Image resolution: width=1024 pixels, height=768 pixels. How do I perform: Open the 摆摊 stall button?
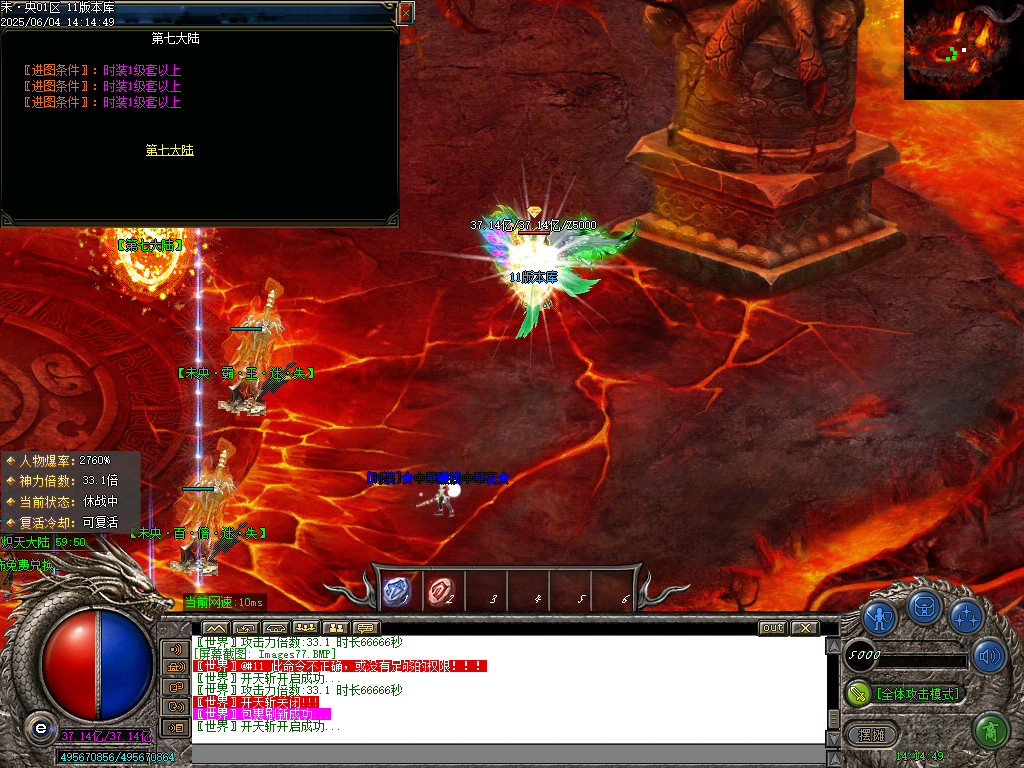coord(872,735)
